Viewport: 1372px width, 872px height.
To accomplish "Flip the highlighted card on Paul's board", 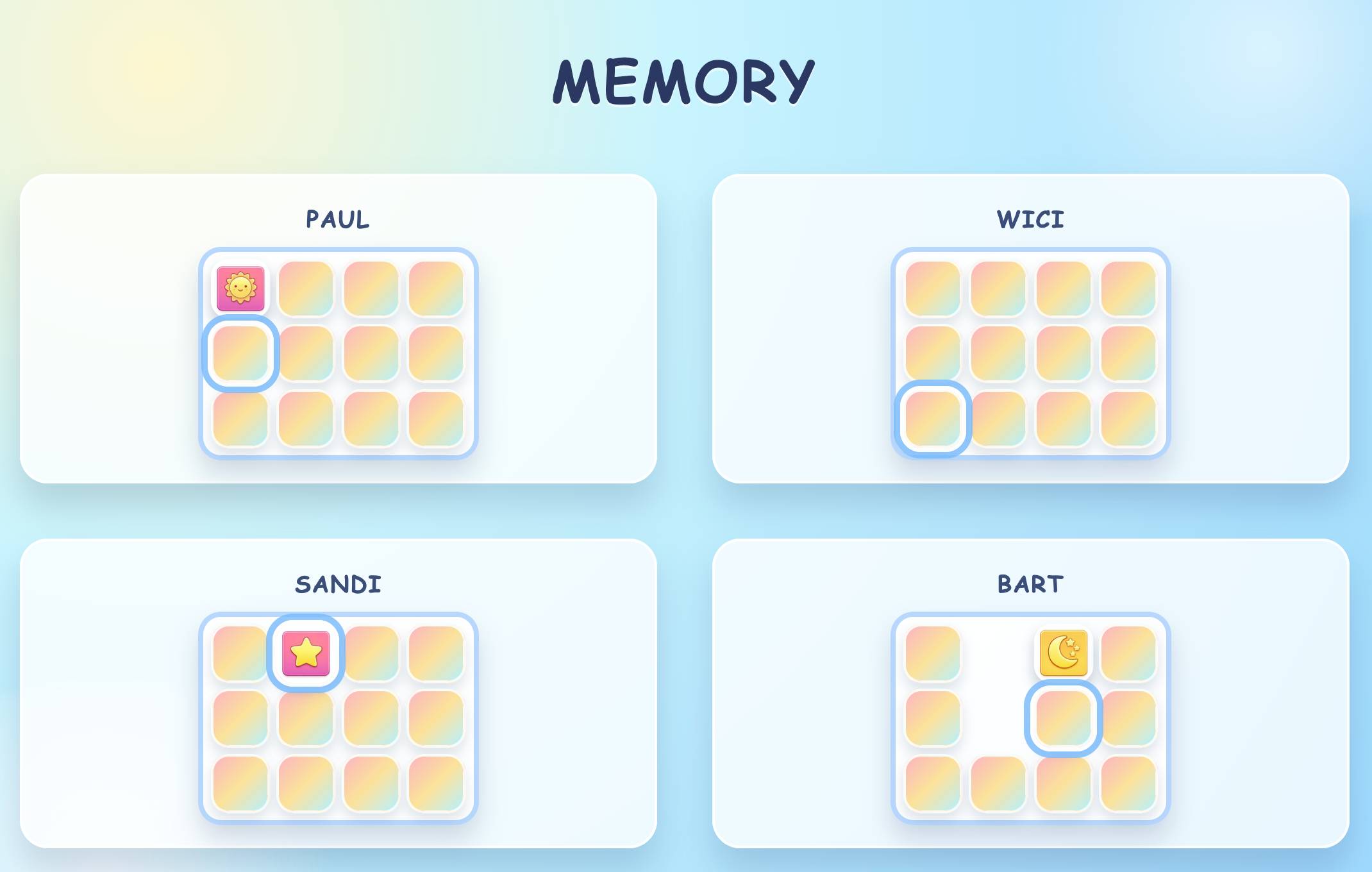I will point(240,354).
